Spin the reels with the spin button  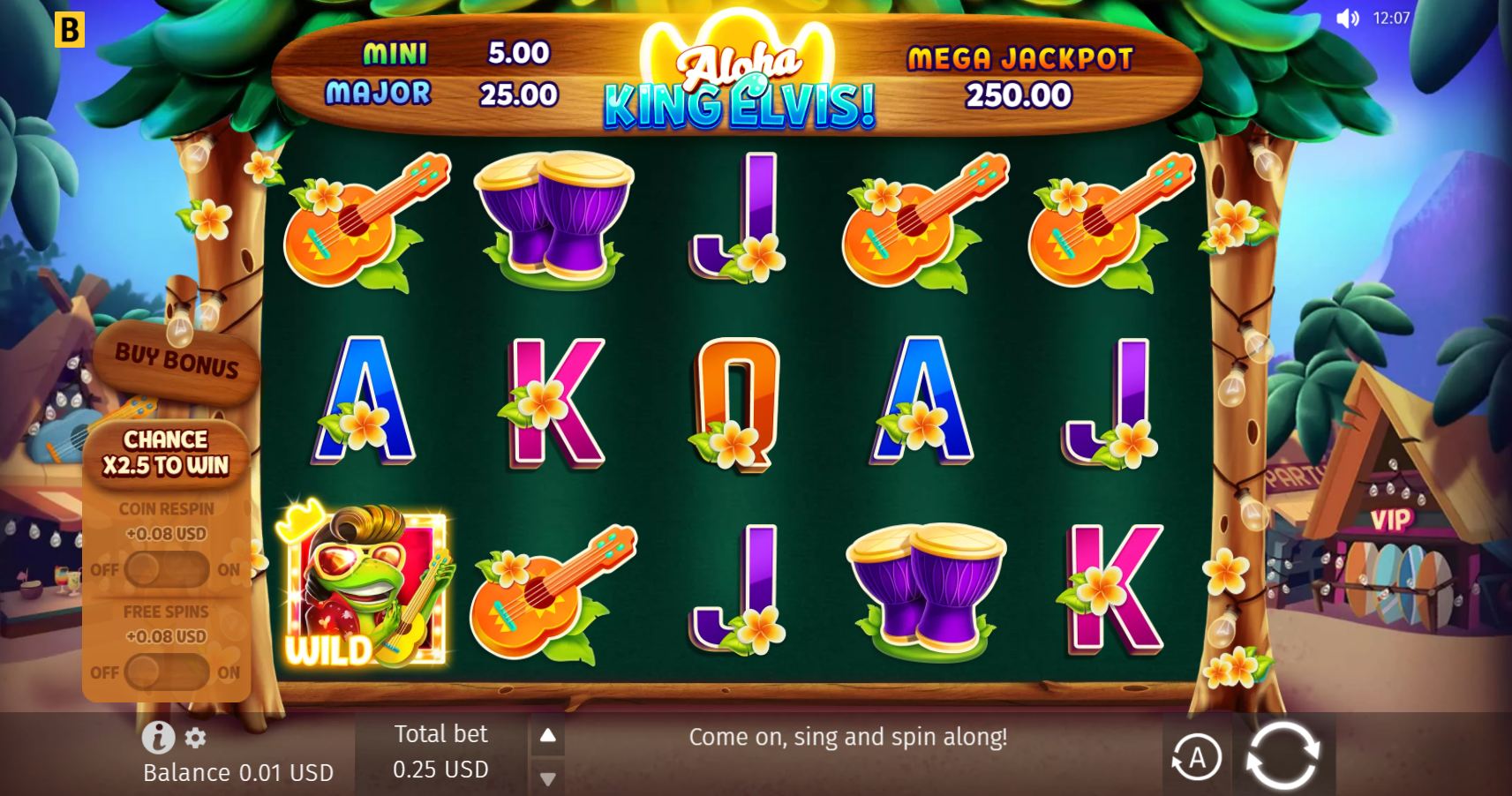click(x=1283, y=755)
